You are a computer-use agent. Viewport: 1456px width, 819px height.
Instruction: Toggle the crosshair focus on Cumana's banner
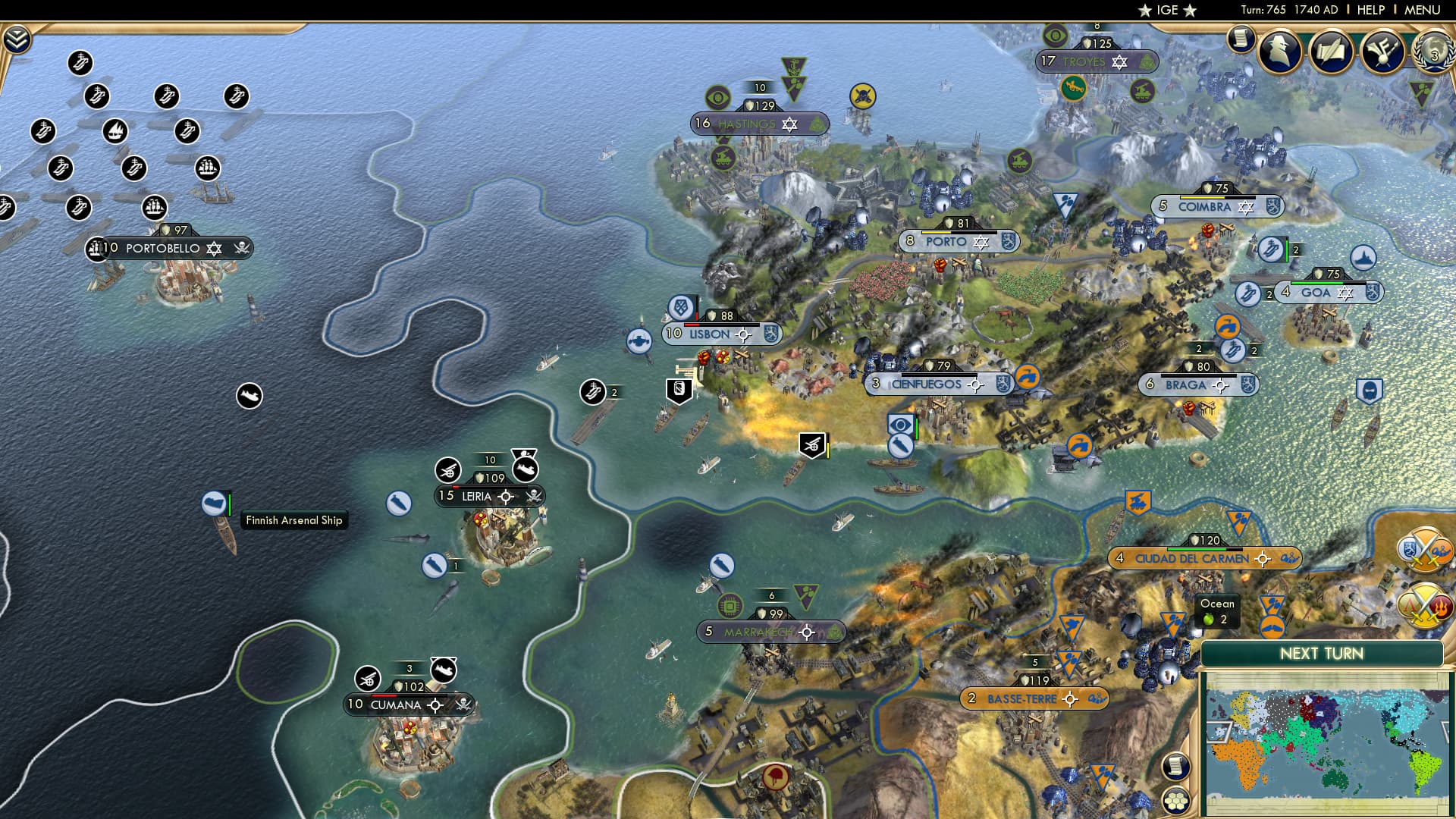point(435,706)
